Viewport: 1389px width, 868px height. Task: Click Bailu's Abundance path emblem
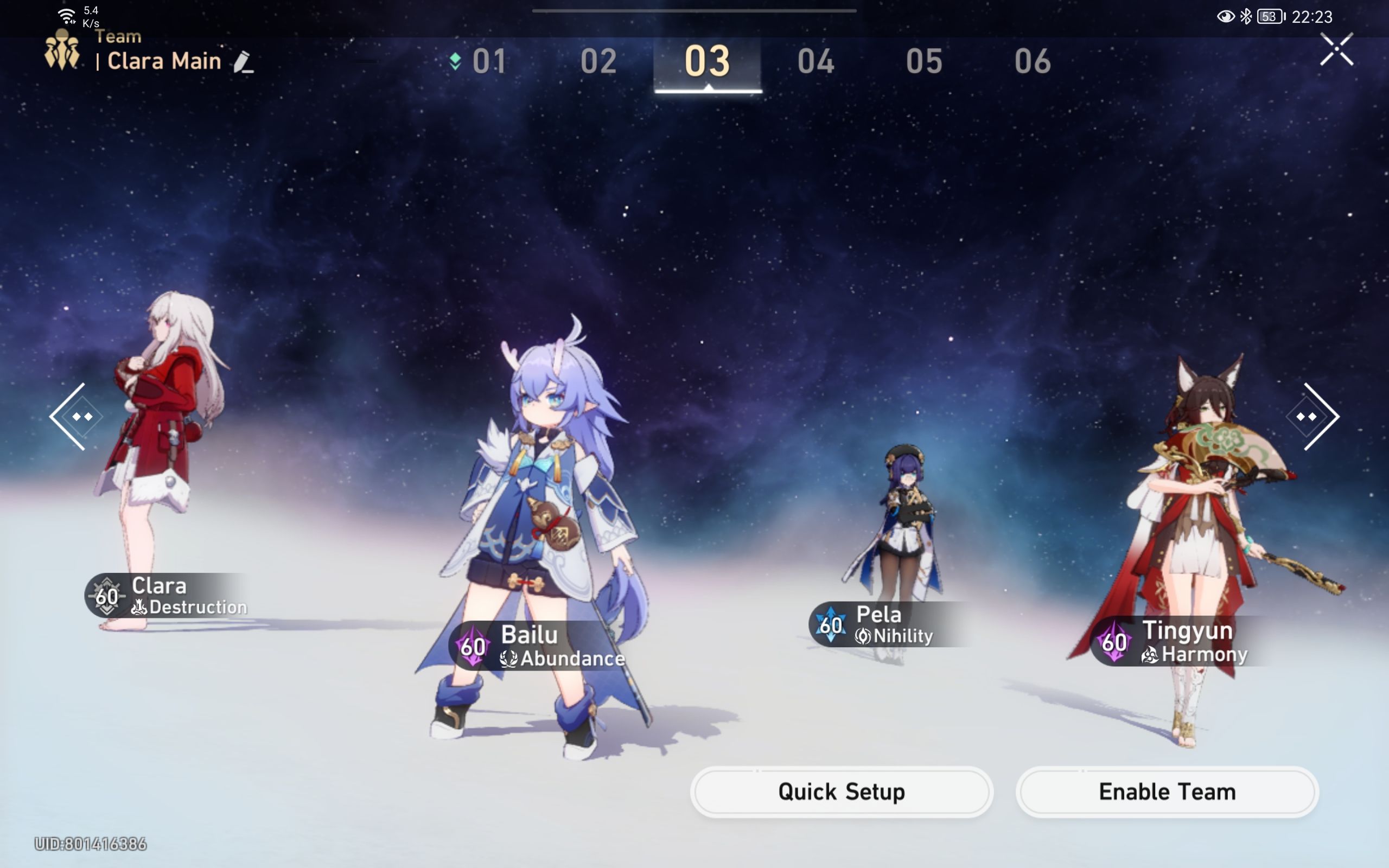pos(508,659)
